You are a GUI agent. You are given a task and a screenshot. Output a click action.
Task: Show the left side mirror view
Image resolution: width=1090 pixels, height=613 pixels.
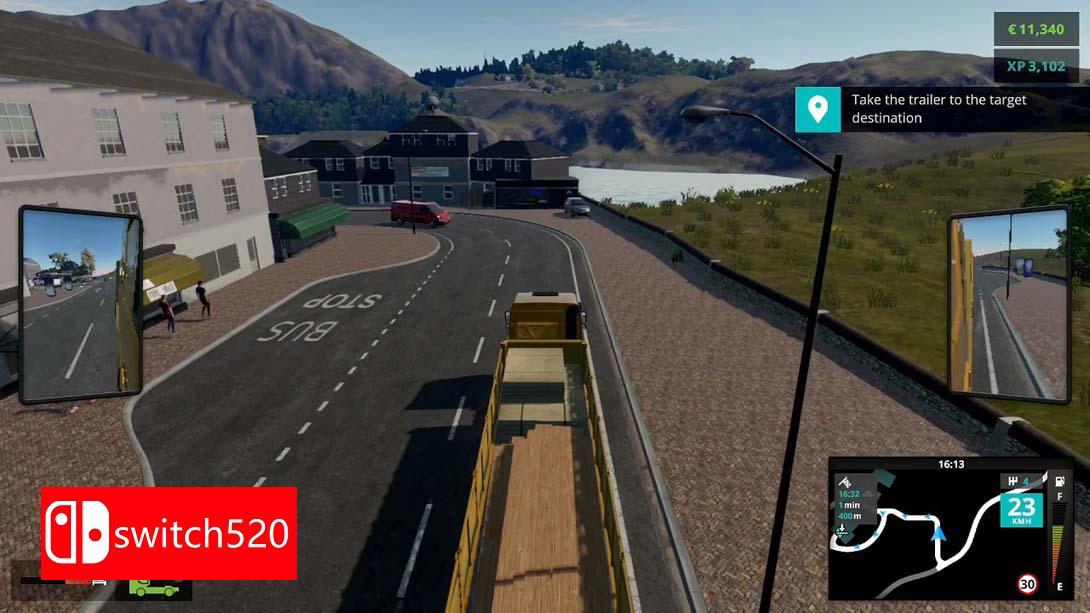(80, 302)
